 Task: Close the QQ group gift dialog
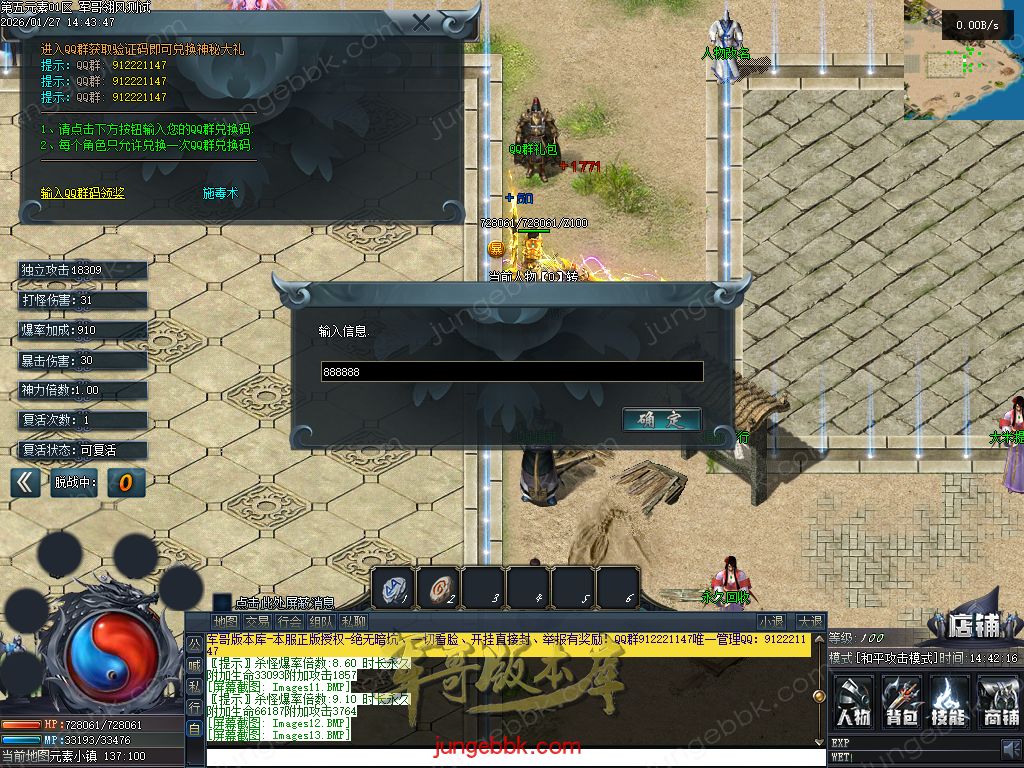[x=422, y=22]
